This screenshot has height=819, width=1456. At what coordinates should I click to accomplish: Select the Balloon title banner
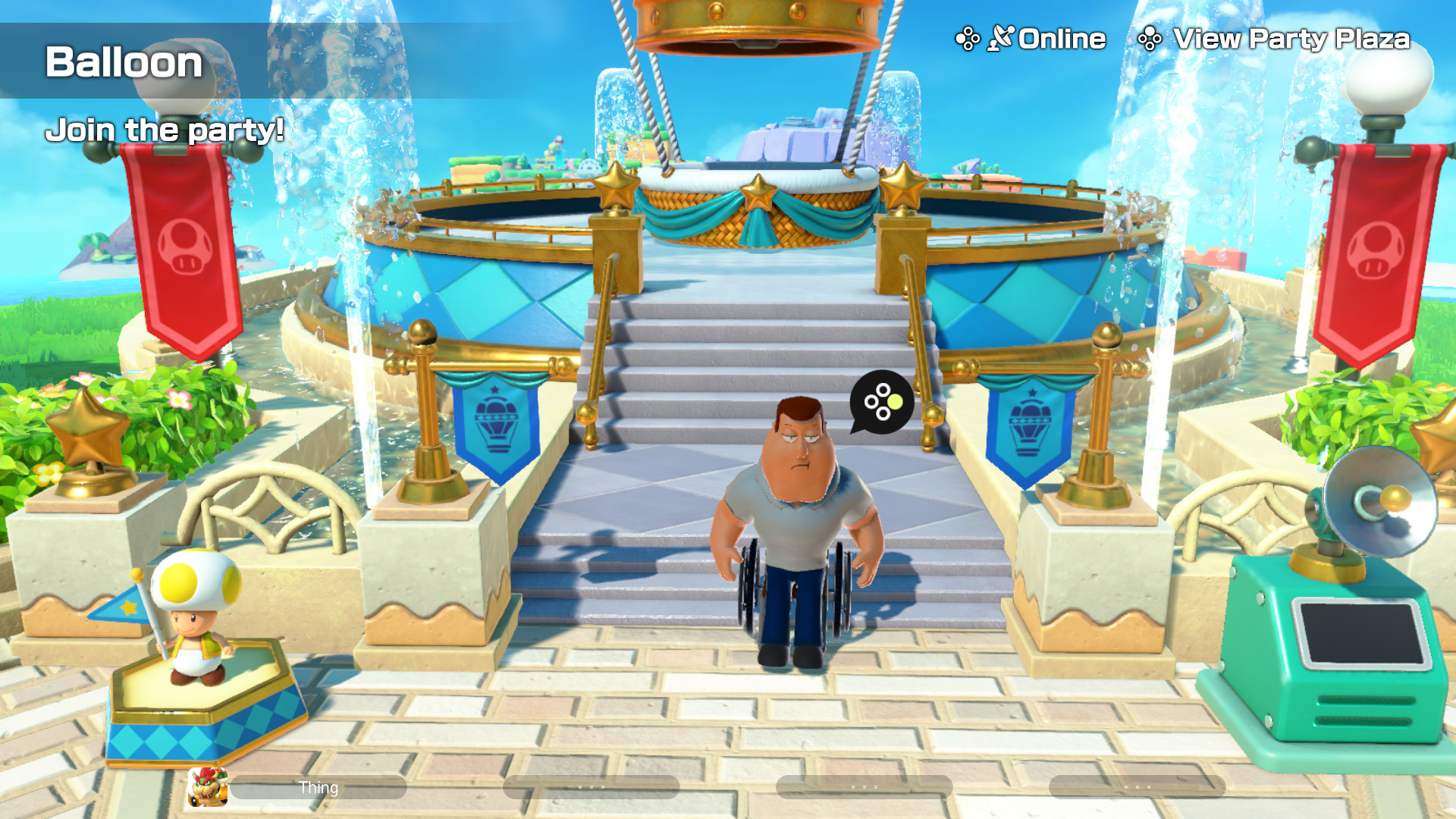pos(124,64)
